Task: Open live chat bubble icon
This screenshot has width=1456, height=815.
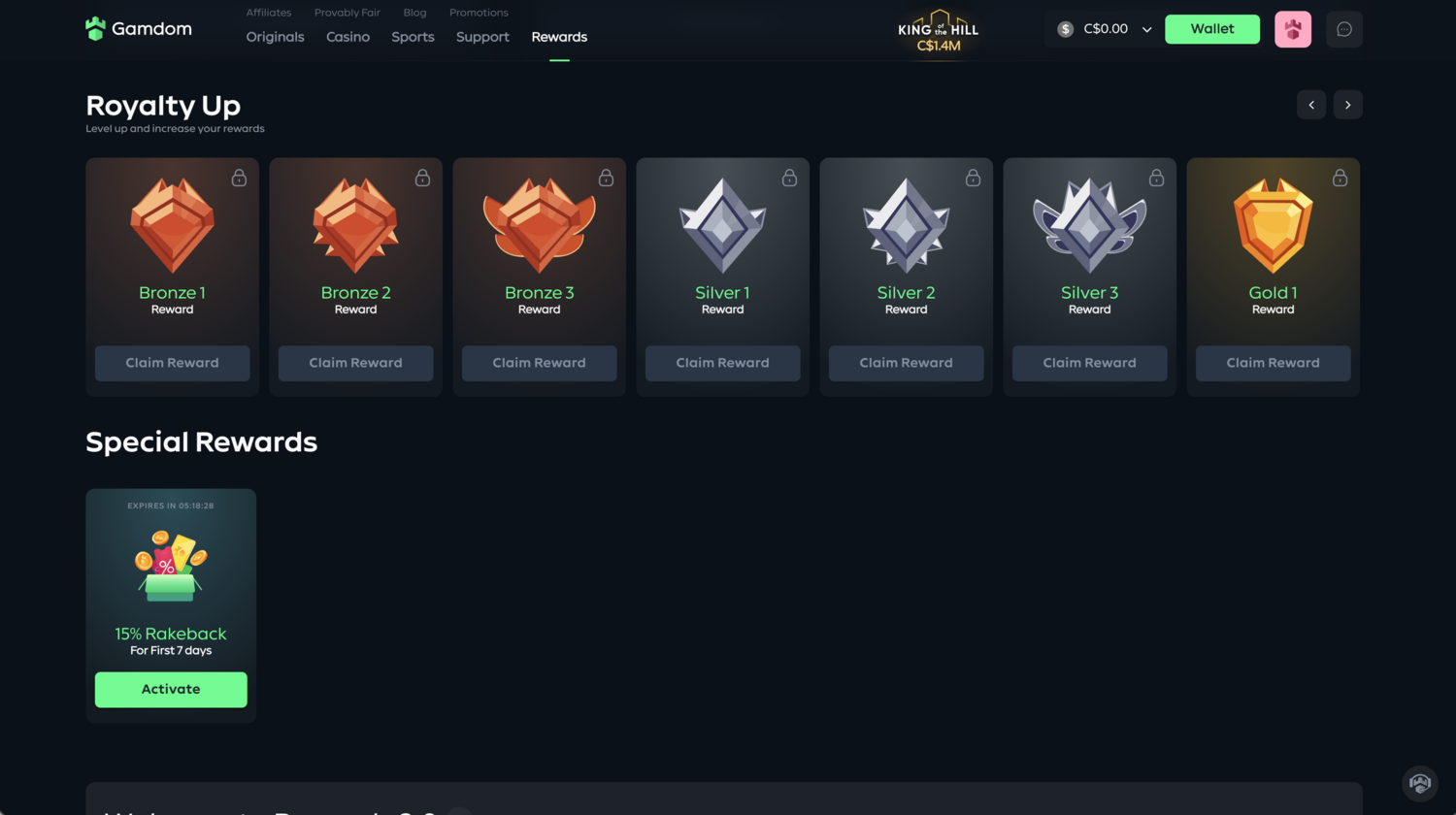Action: click(x=1344, y=29)
